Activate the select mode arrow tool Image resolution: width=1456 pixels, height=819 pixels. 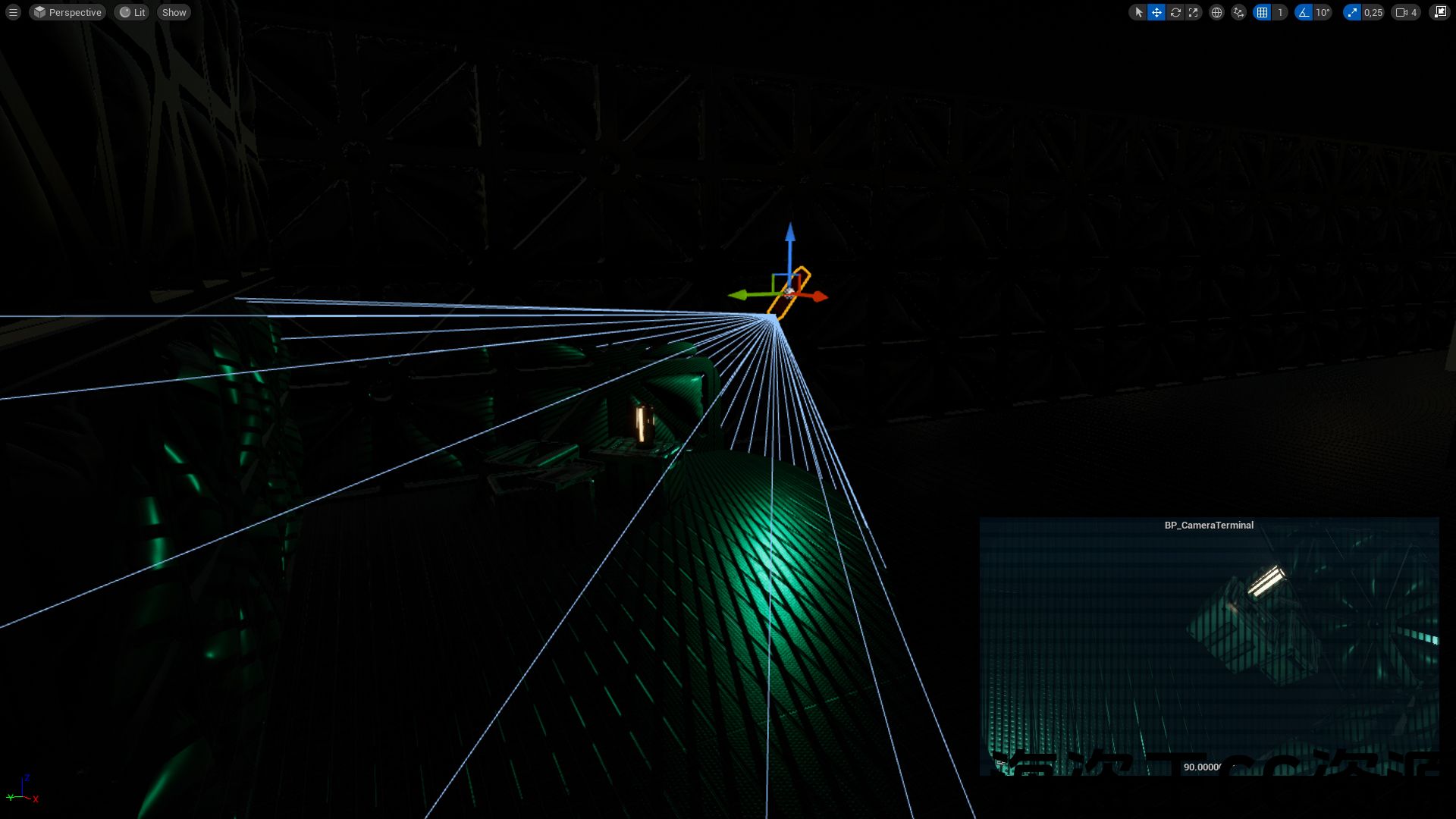pyautogui.click(x=1138, y=12)
